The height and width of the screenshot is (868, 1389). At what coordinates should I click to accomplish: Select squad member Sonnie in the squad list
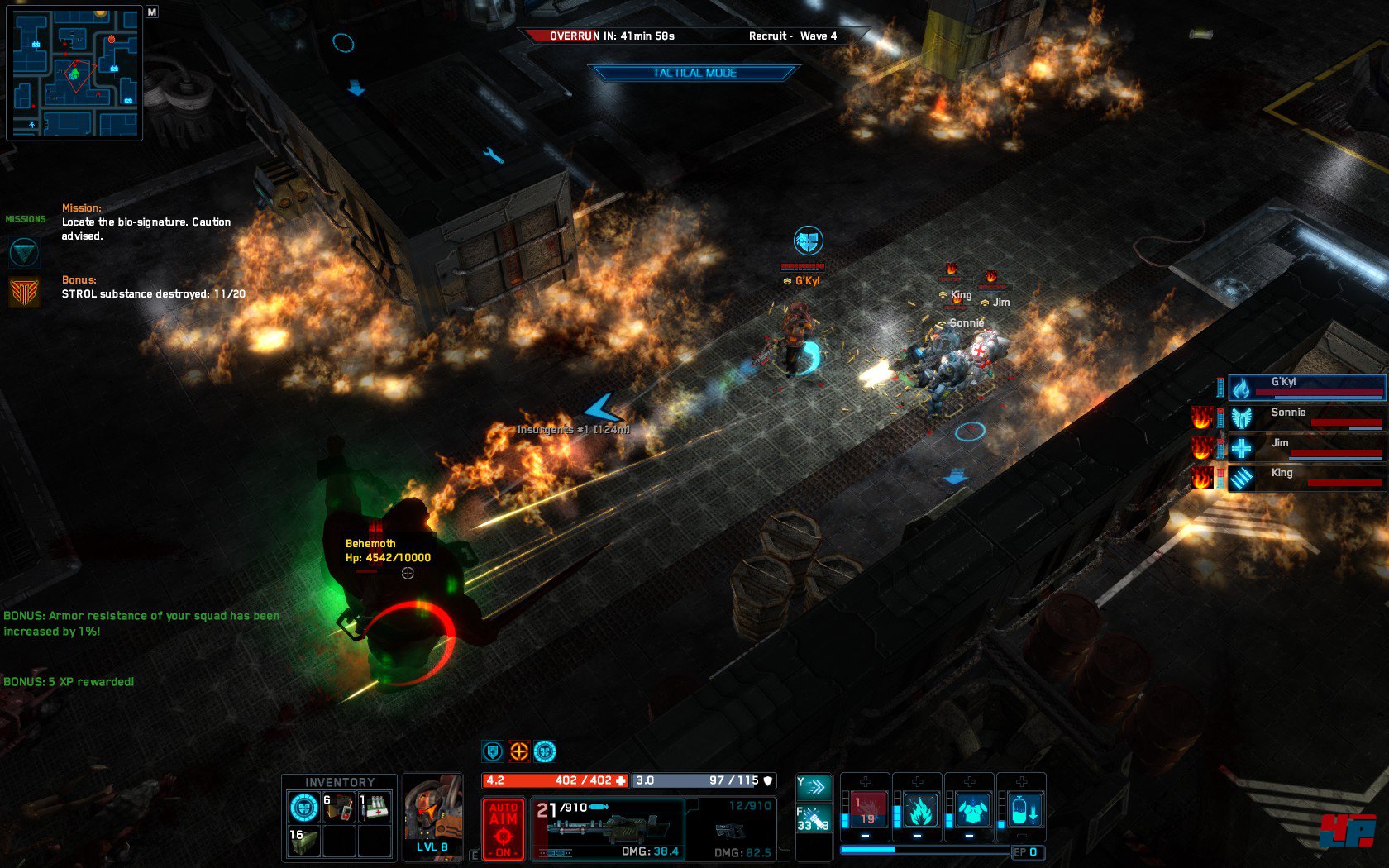click(x=1306, y=417)
